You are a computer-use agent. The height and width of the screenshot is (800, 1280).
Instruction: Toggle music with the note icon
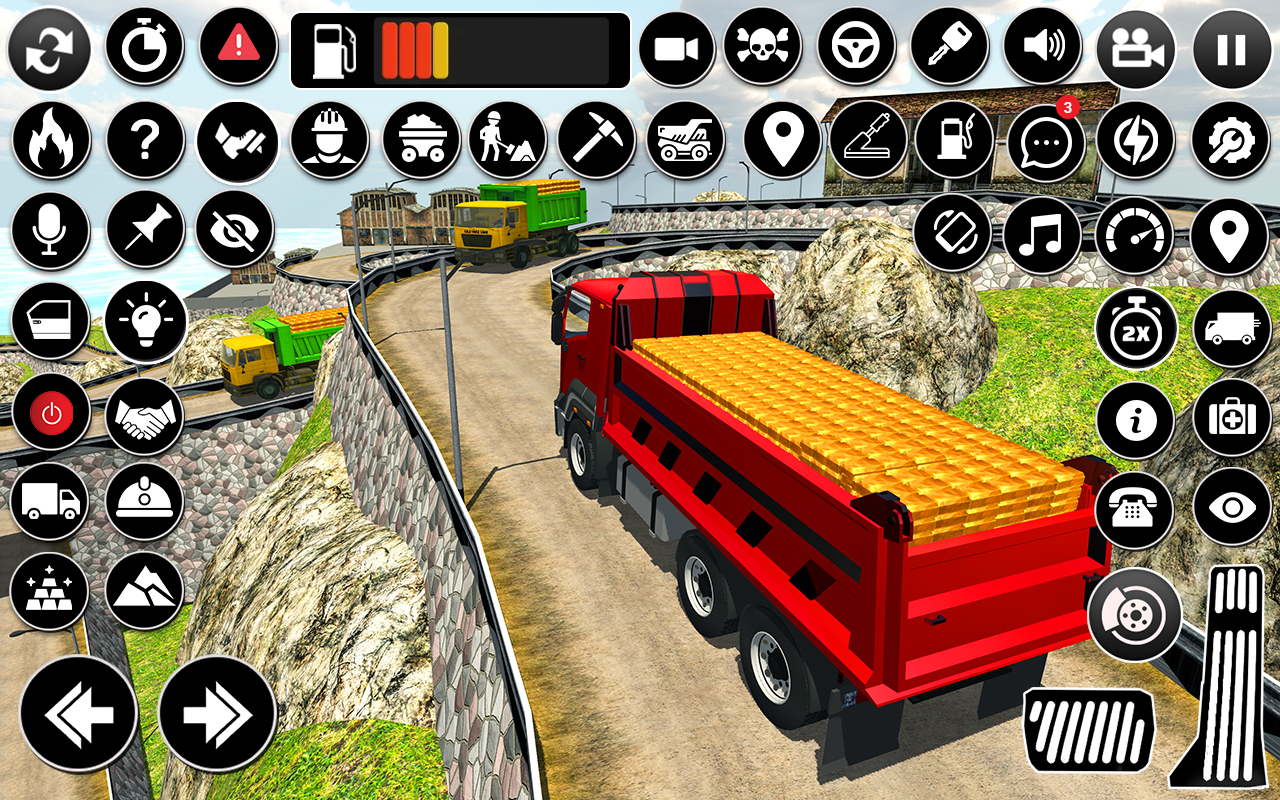click(x=1042, y=234)
